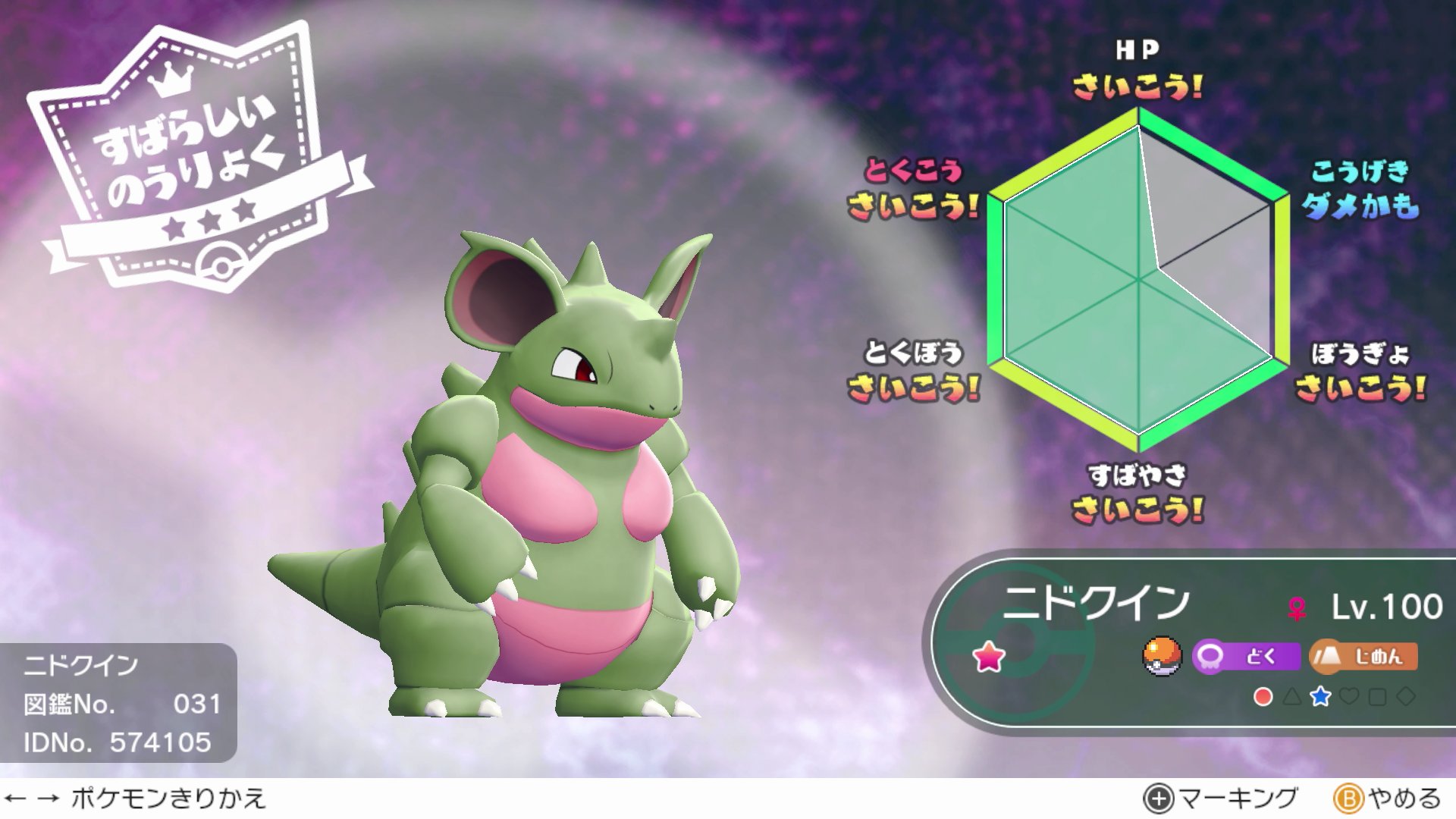Click the left arrow to view previous Pokémon

15,796
